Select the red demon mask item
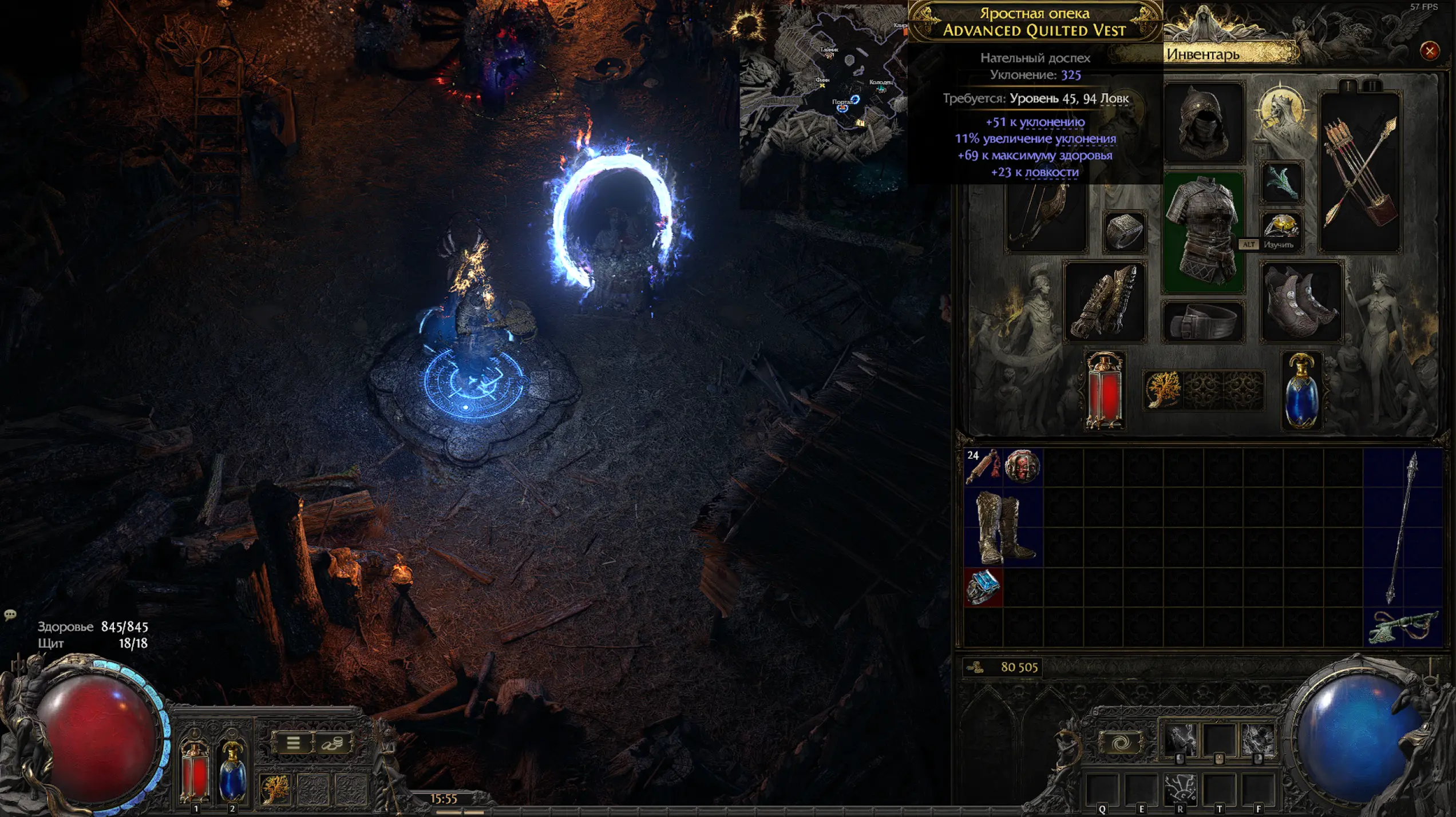This screenshot has width=1456, height=817. (1022, 467)
